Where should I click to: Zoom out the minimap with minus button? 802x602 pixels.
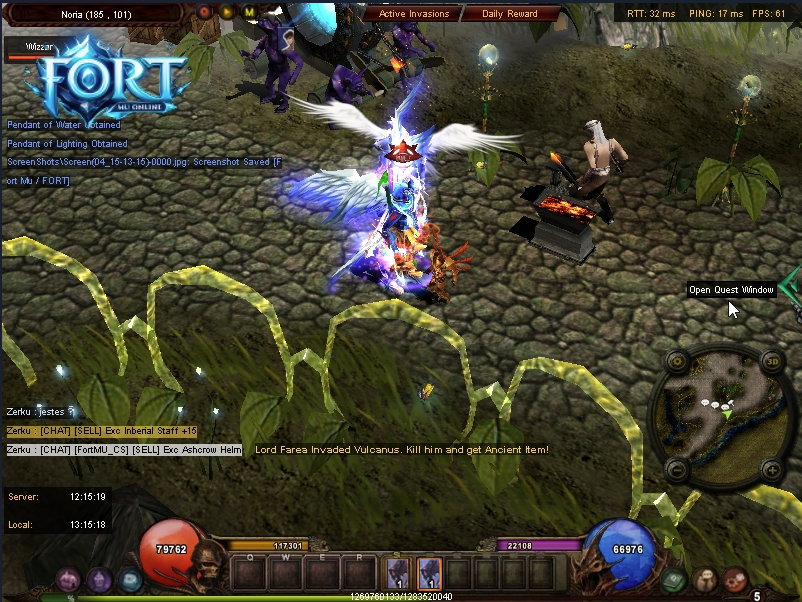point(676,468)
